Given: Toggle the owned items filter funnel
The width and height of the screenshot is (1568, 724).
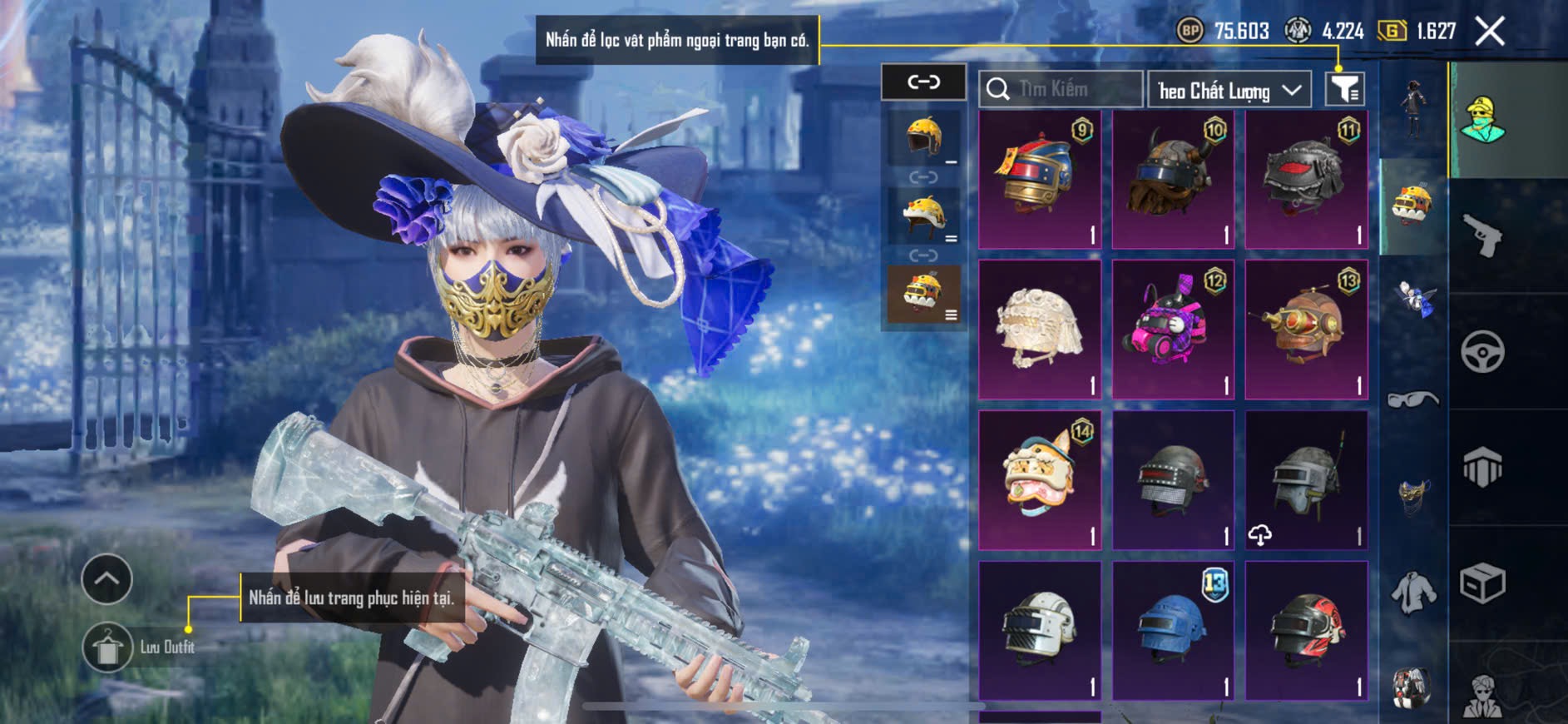Looking at the screenshot, I should tap(1344, 89).
